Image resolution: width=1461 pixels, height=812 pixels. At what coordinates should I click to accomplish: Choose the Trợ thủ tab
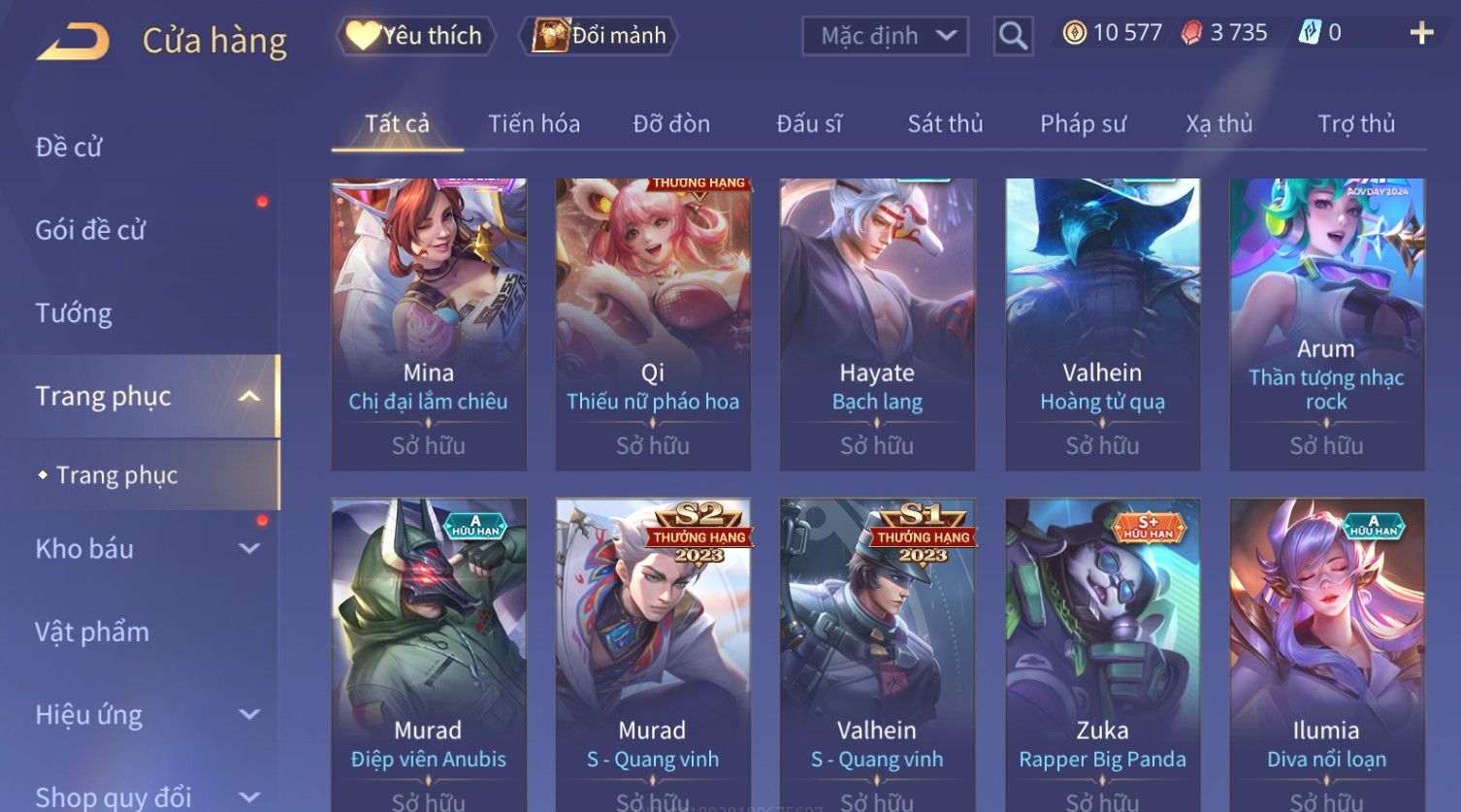pos(1355,124)
